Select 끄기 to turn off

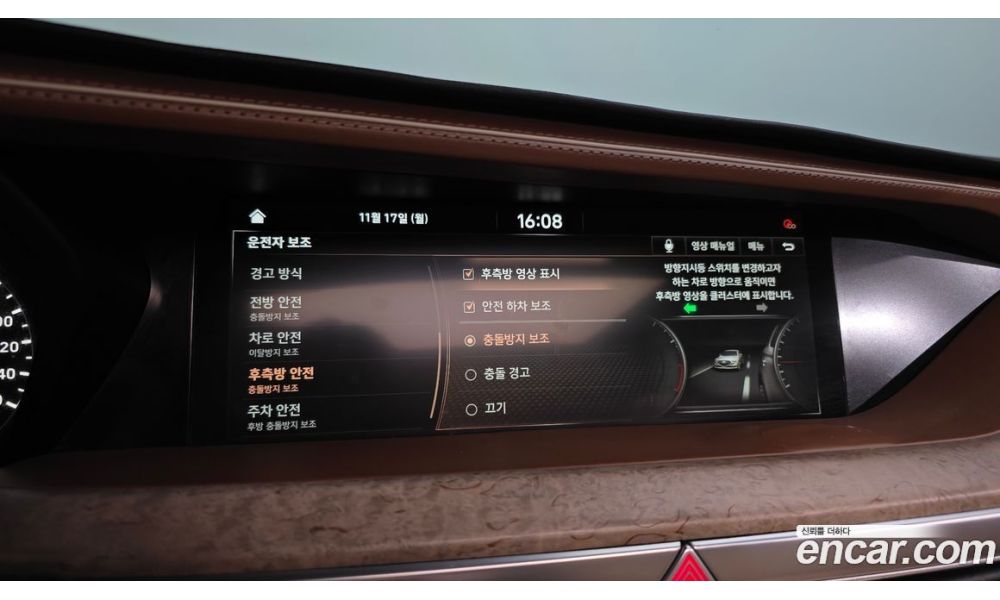pos(471,408)
